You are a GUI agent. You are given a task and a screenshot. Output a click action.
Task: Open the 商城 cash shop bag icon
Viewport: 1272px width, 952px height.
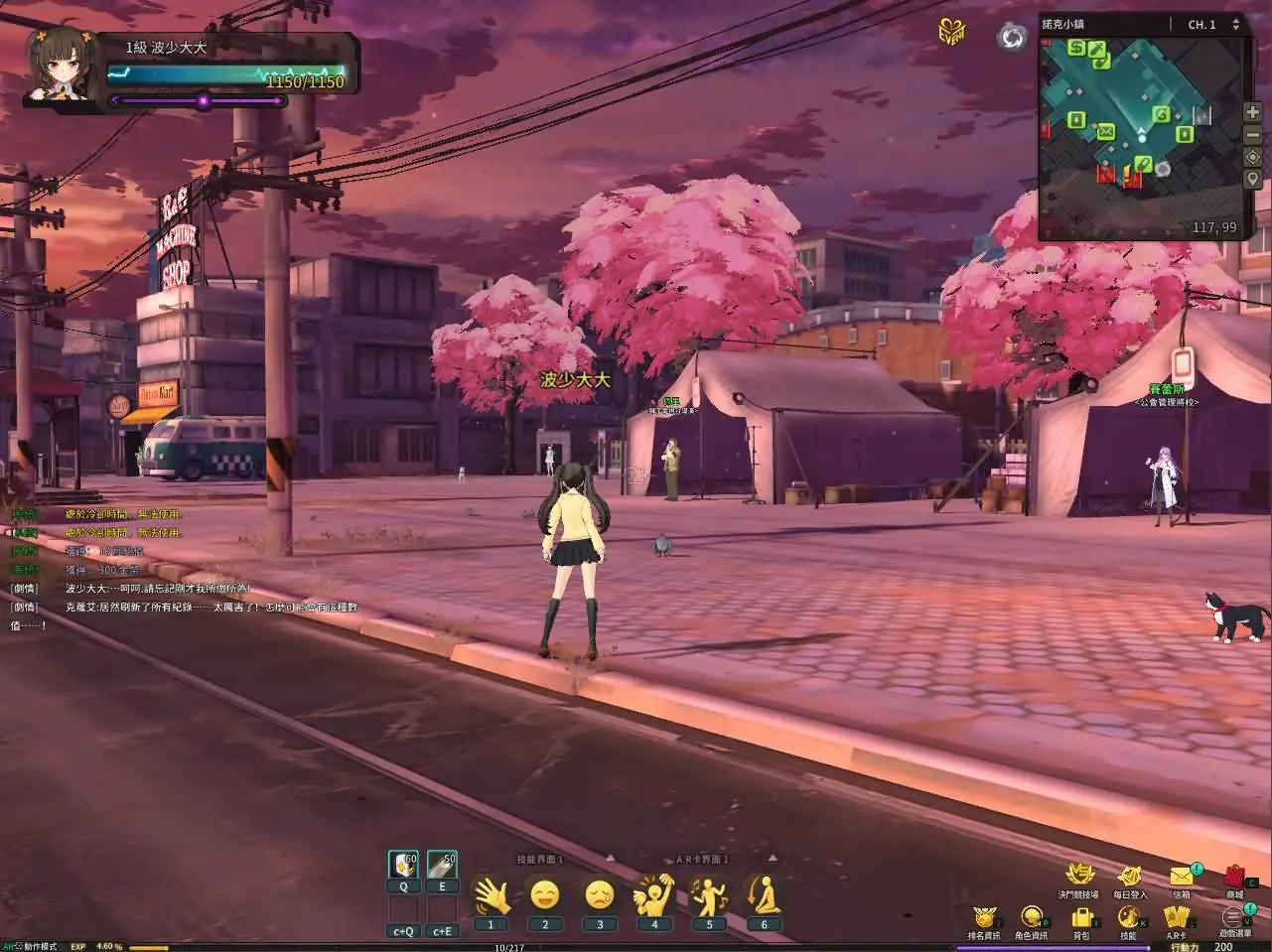coord(1234,876)
